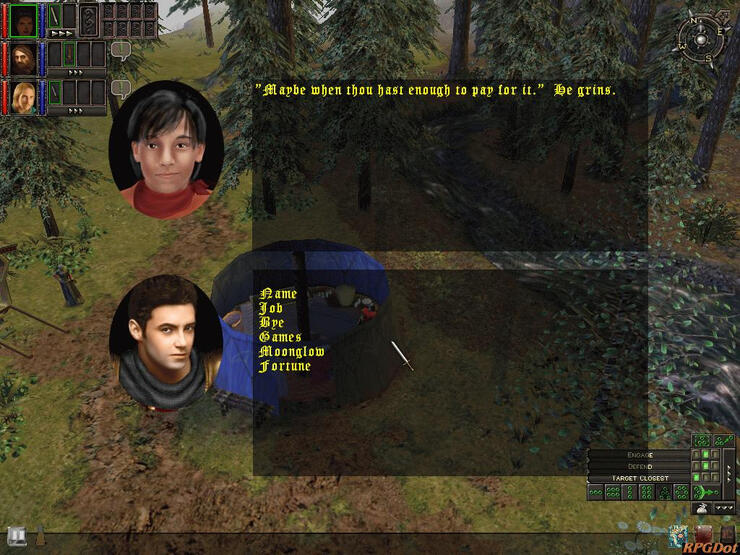Choose the Job dialogue topic
The height and width of the screenshot is (555, 740).
271,309
